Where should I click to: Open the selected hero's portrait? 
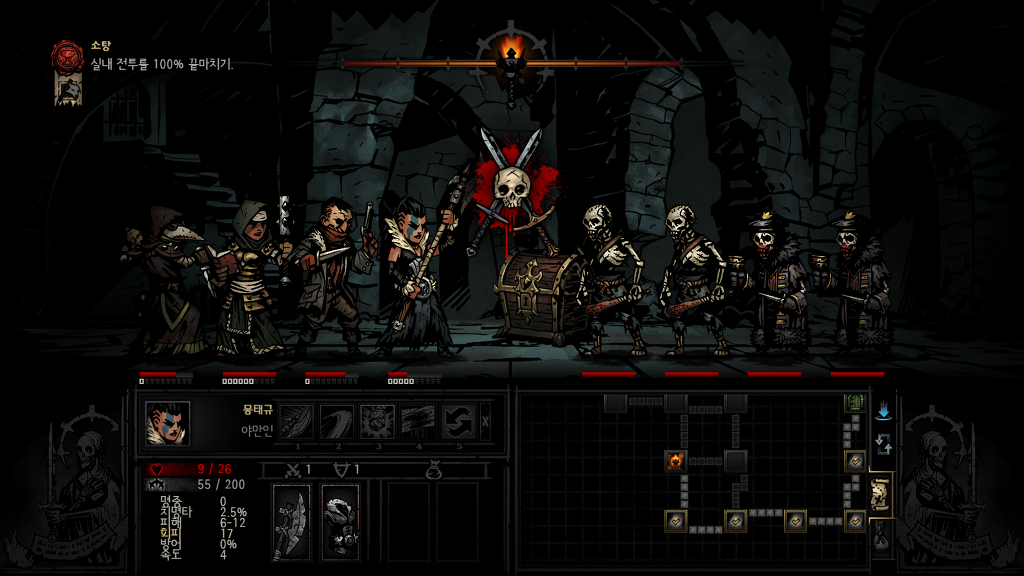tap(167, 422)
